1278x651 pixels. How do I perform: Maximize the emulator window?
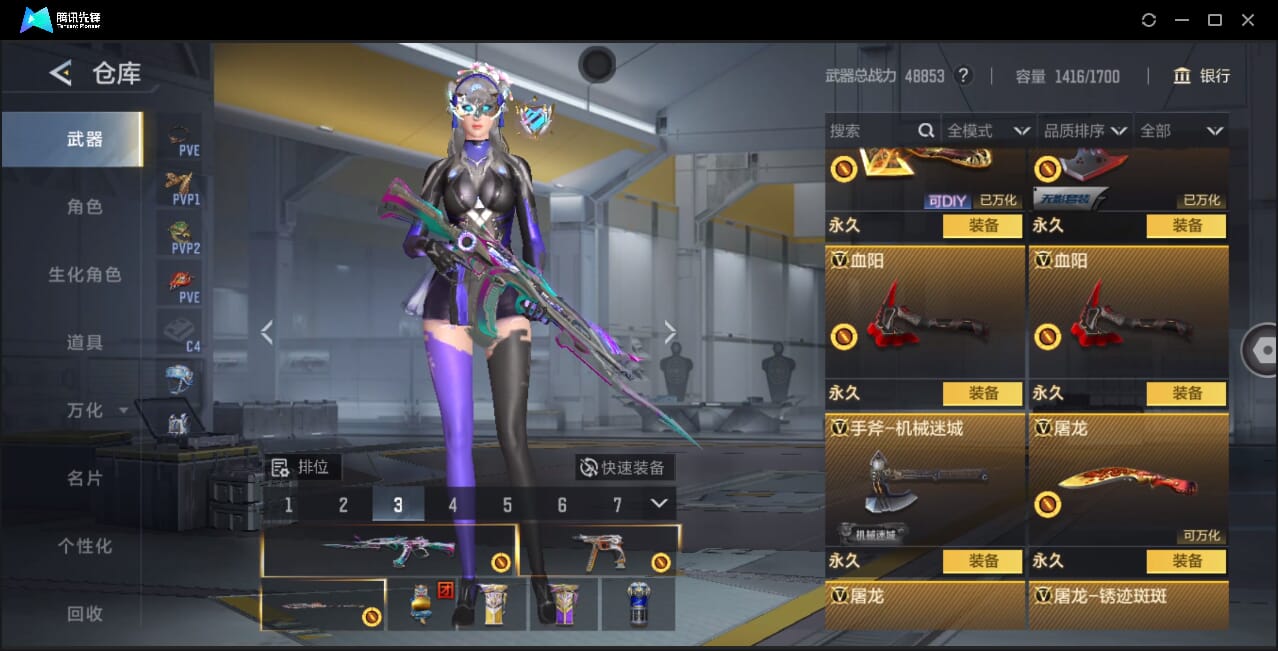[x=1215, y=20]
